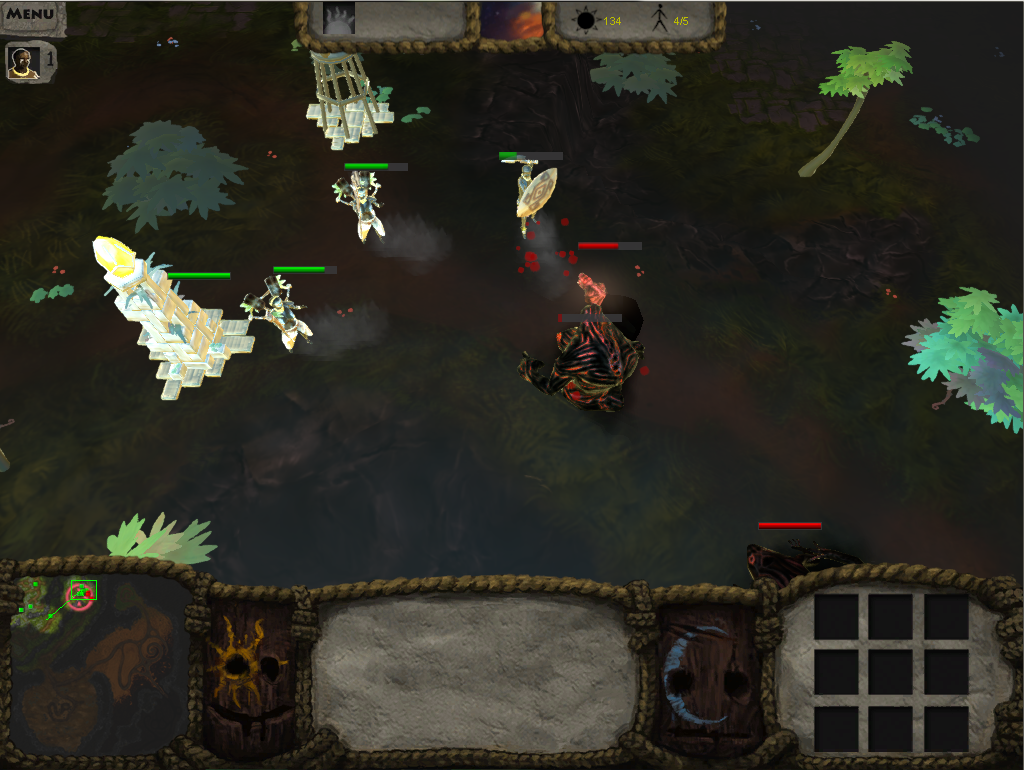Click the night sky day-cycle picture

[x=512, y=20]
